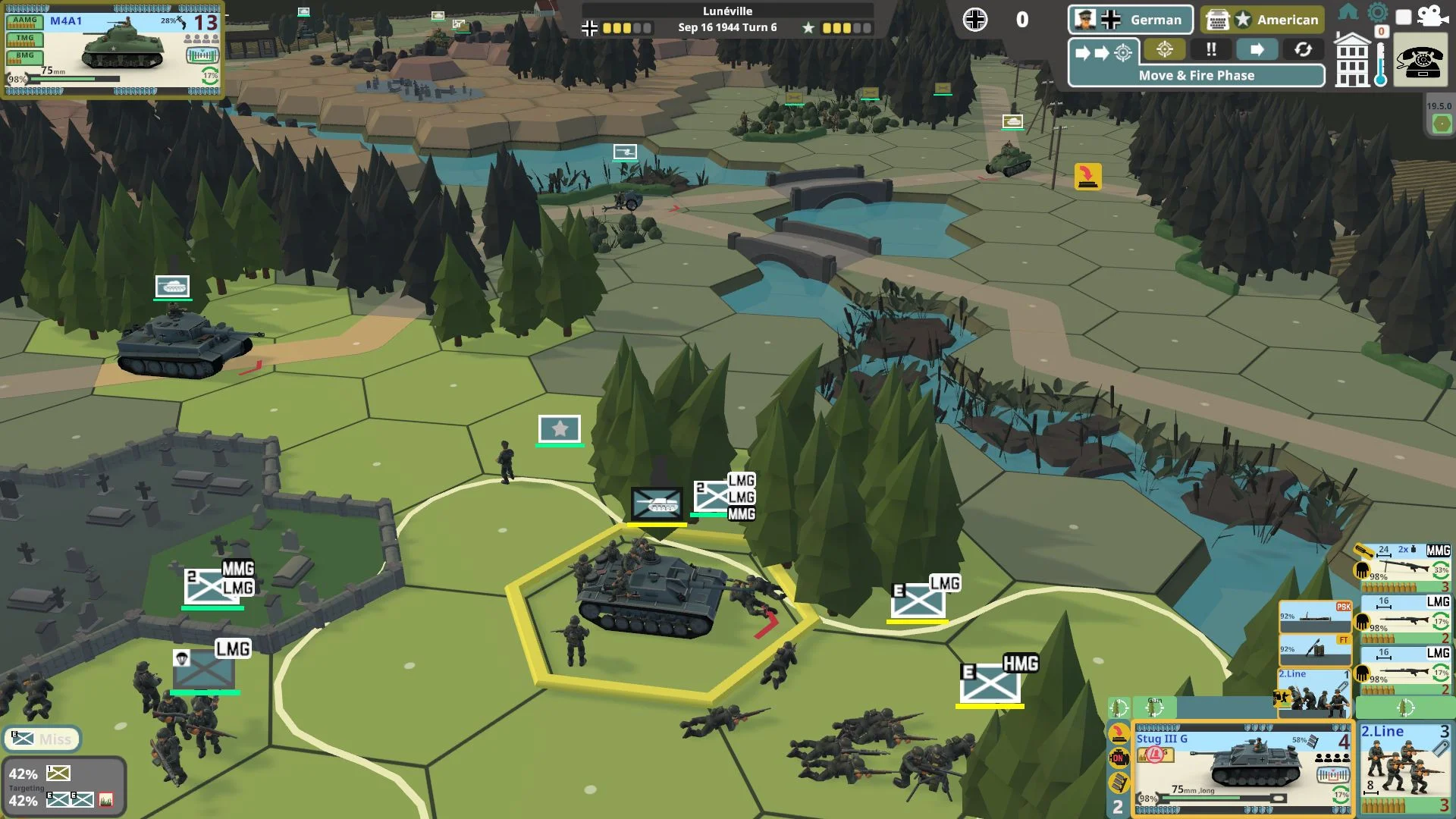1456x819 pixels.
Task: Select the AAMG weapon on M4A1 card
Action: (x=25, y=22)
